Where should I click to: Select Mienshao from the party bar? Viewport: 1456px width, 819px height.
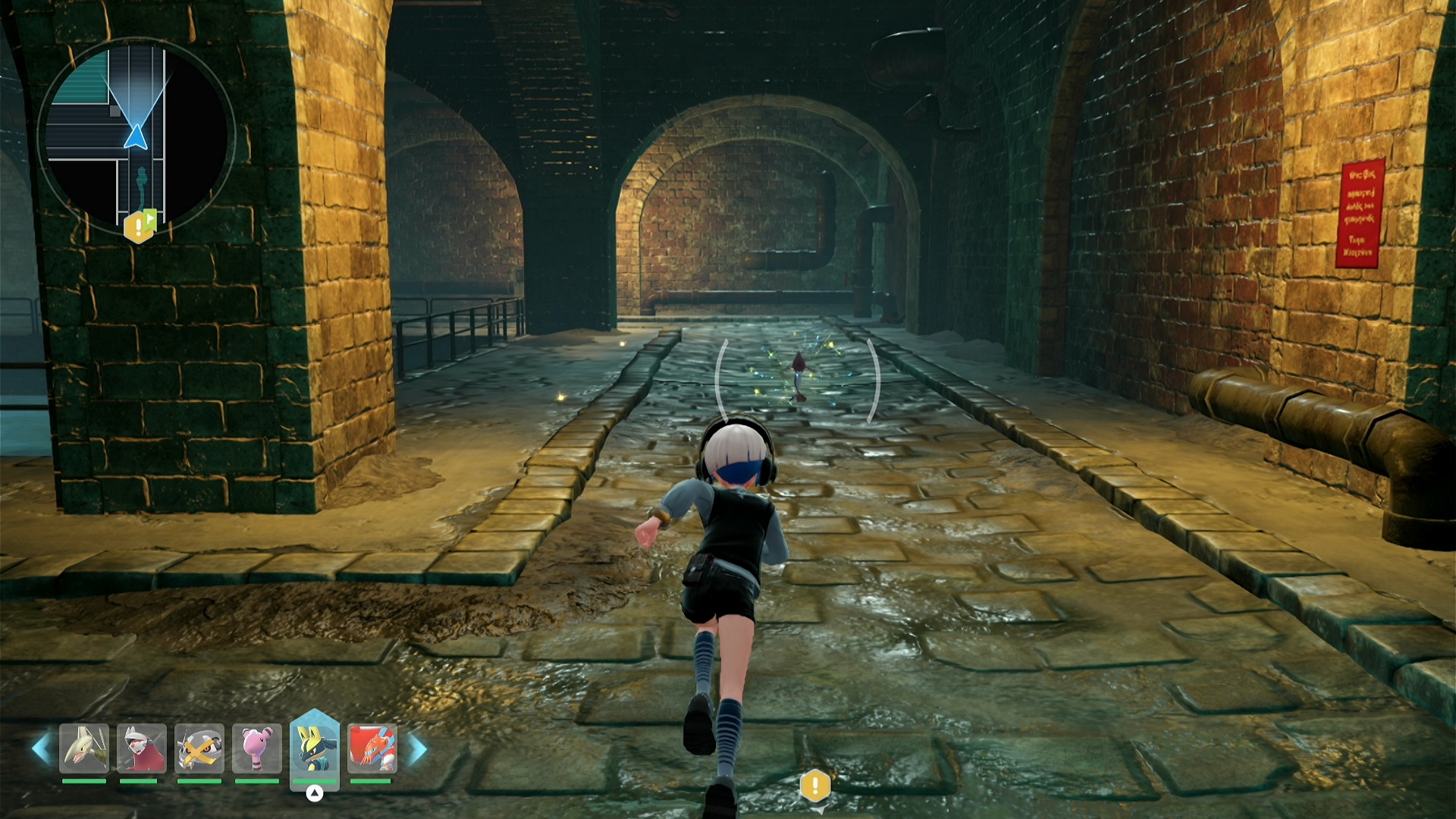142,748
